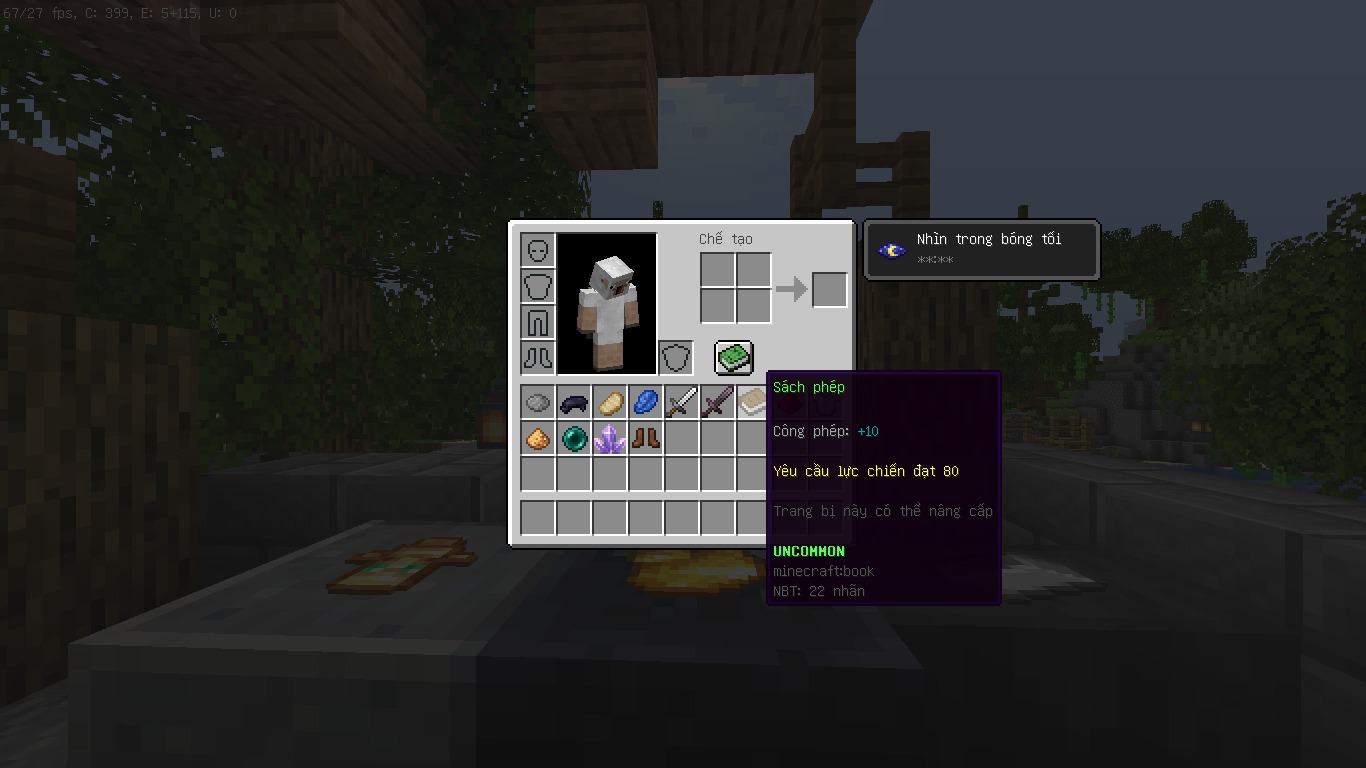Select the blue lapis gem item
This screenshot has height=768, width=1366.
point(646,403)
